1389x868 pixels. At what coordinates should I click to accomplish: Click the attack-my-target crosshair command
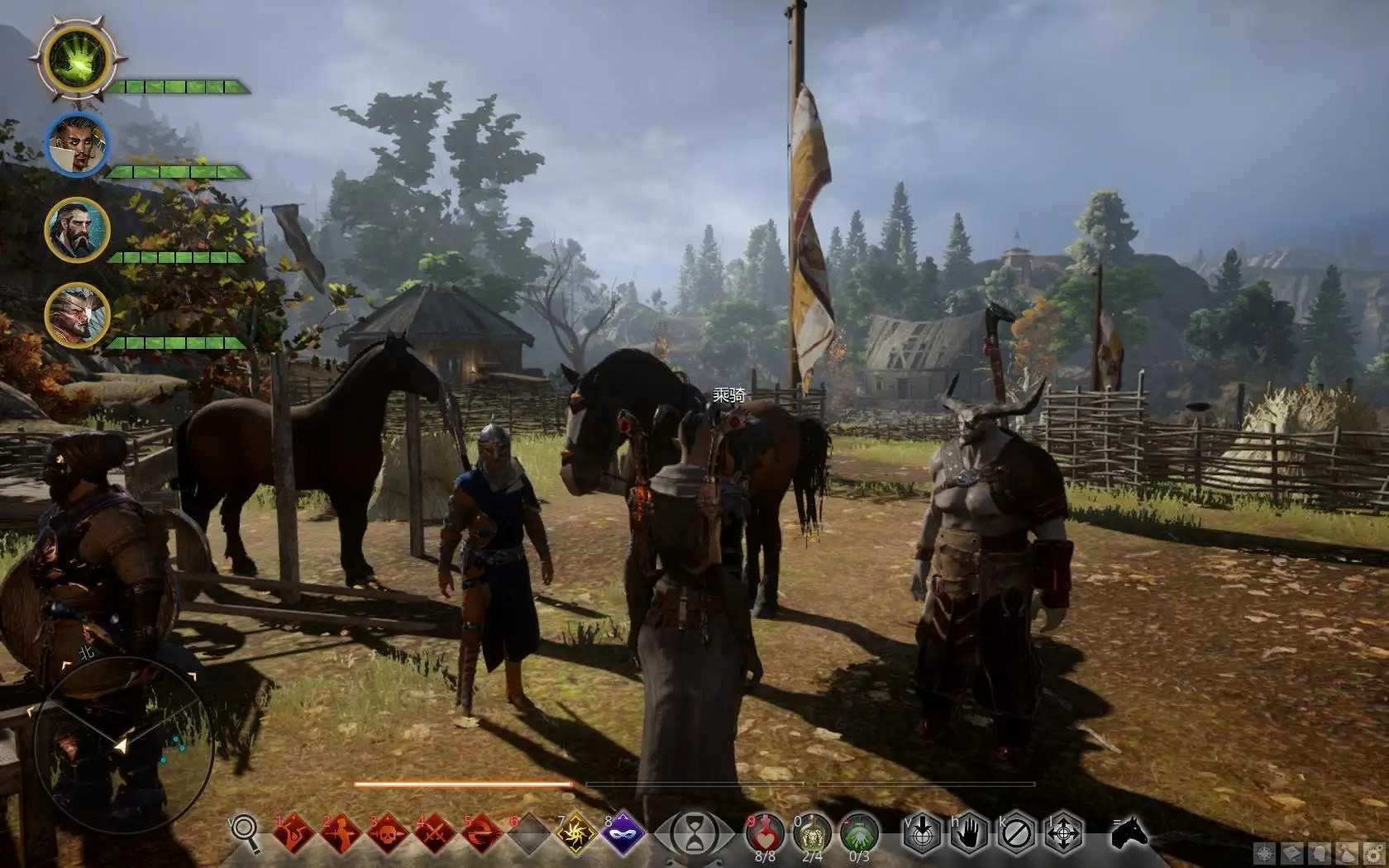tap(921, 833)
